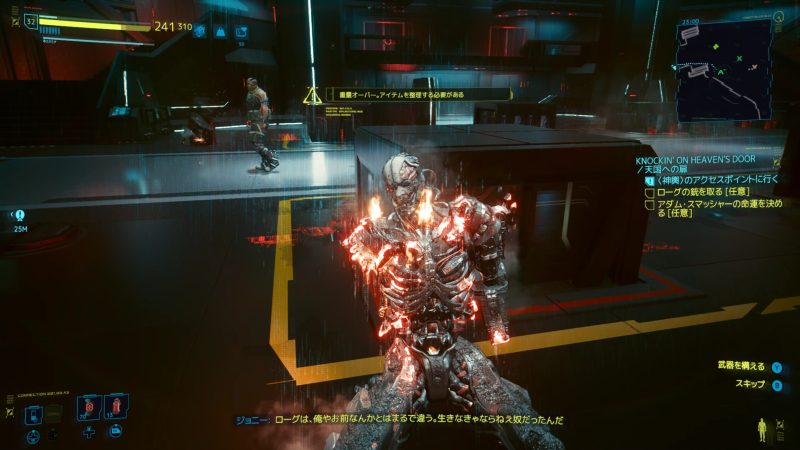800x450 pixels.
Task: Click the player stance silhouette icon
Action: pos(765,429)
